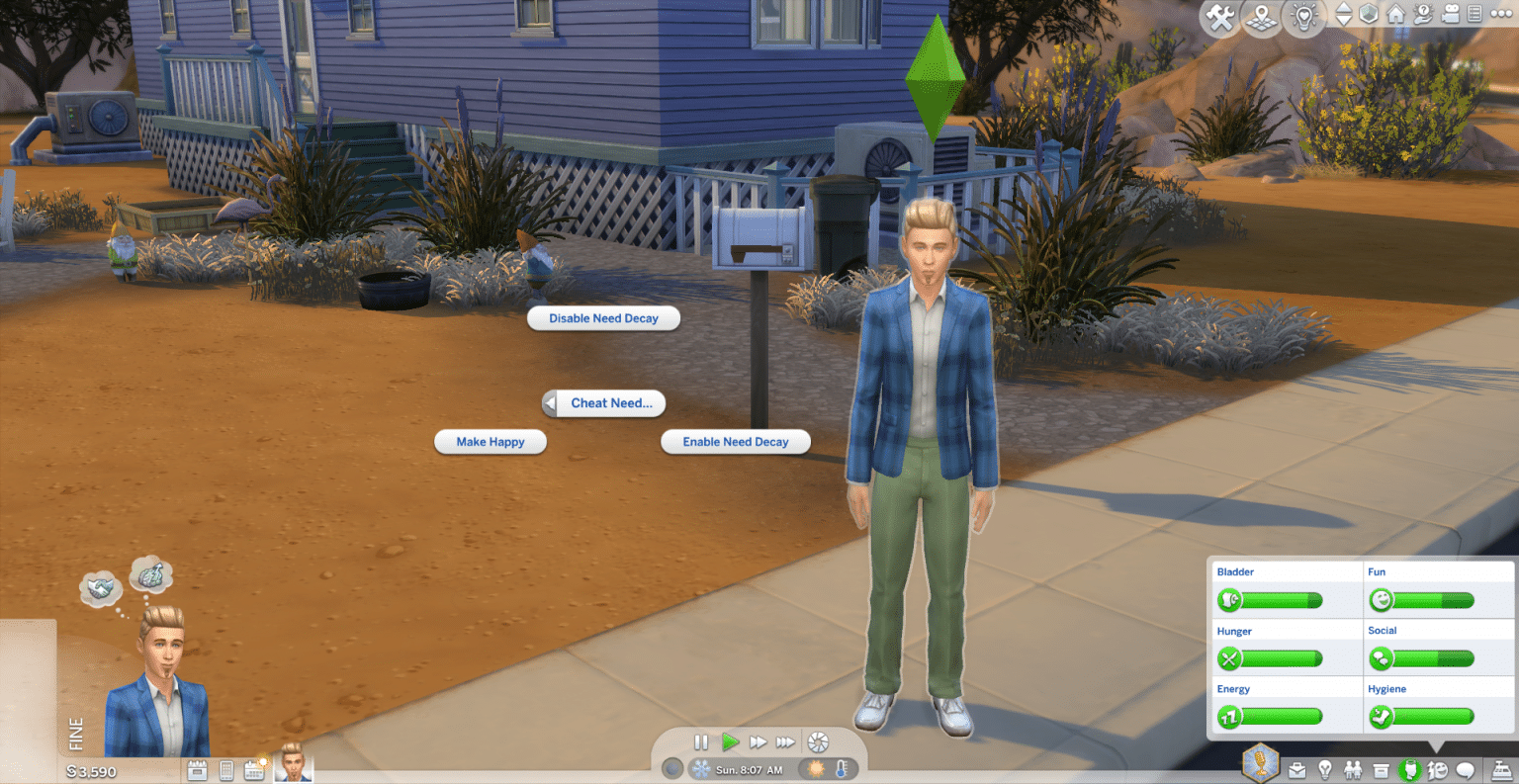Toggle walls up or down
Viewport: 1519px width, 784px height.
coord(1345,15)
